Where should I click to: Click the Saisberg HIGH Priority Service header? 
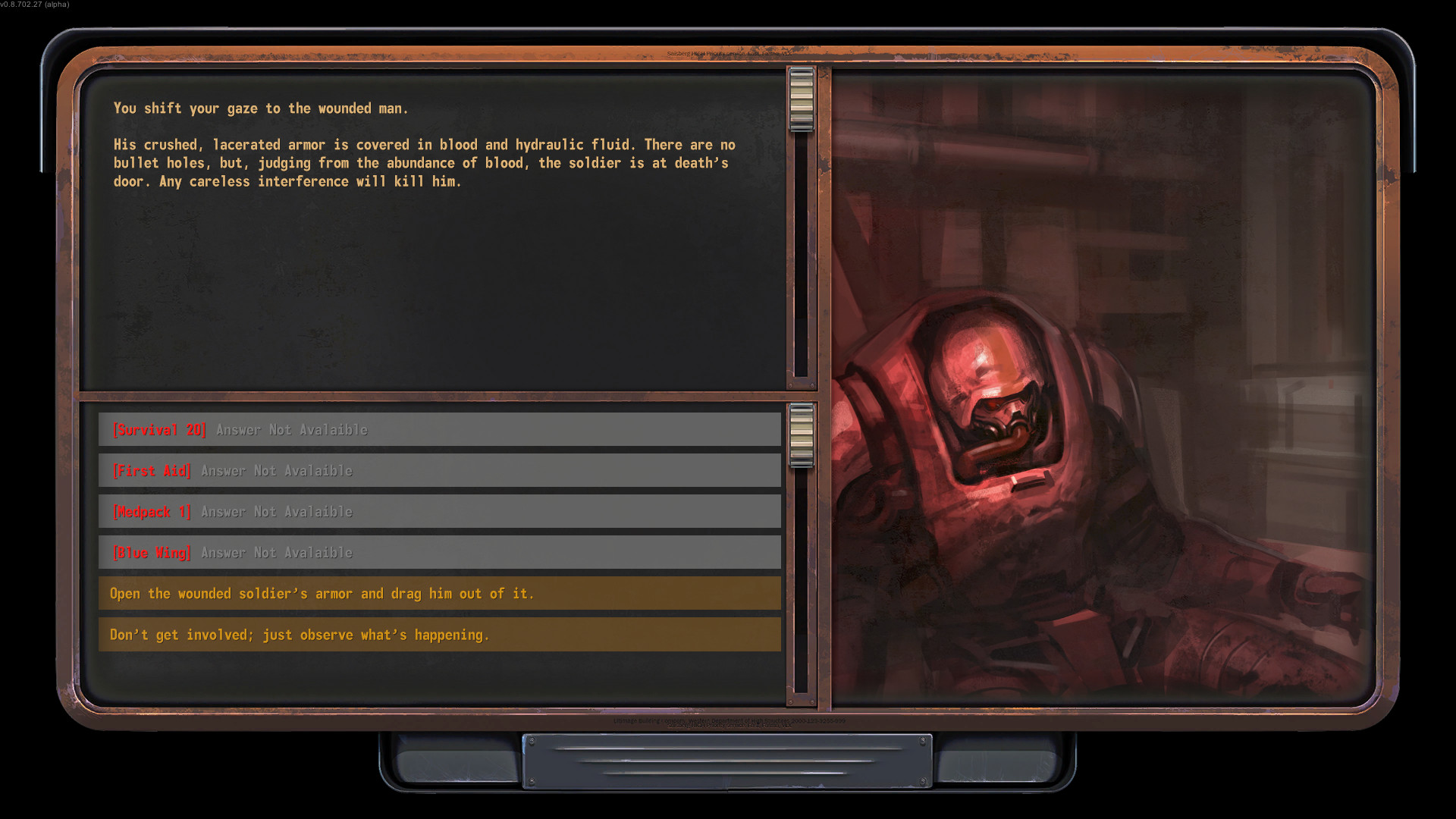point(730,54)
